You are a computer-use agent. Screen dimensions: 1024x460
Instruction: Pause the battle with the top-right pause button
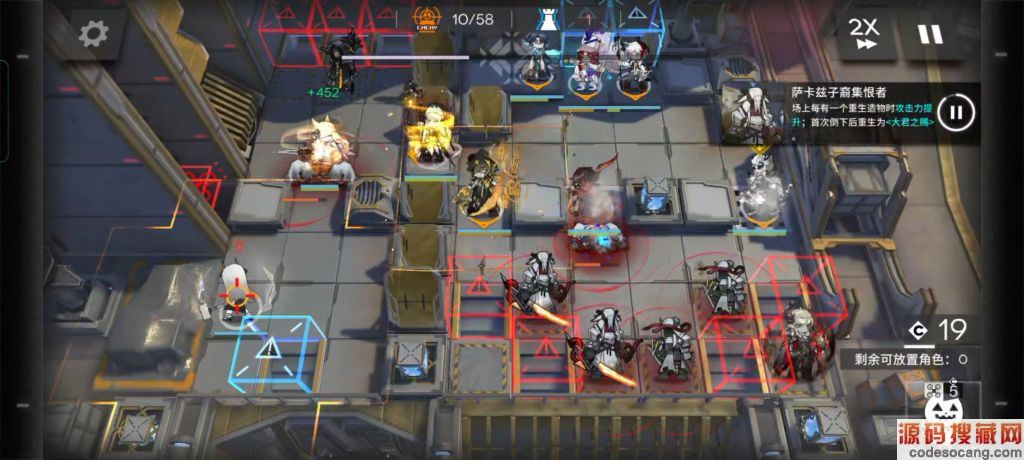tap(930, 34)
